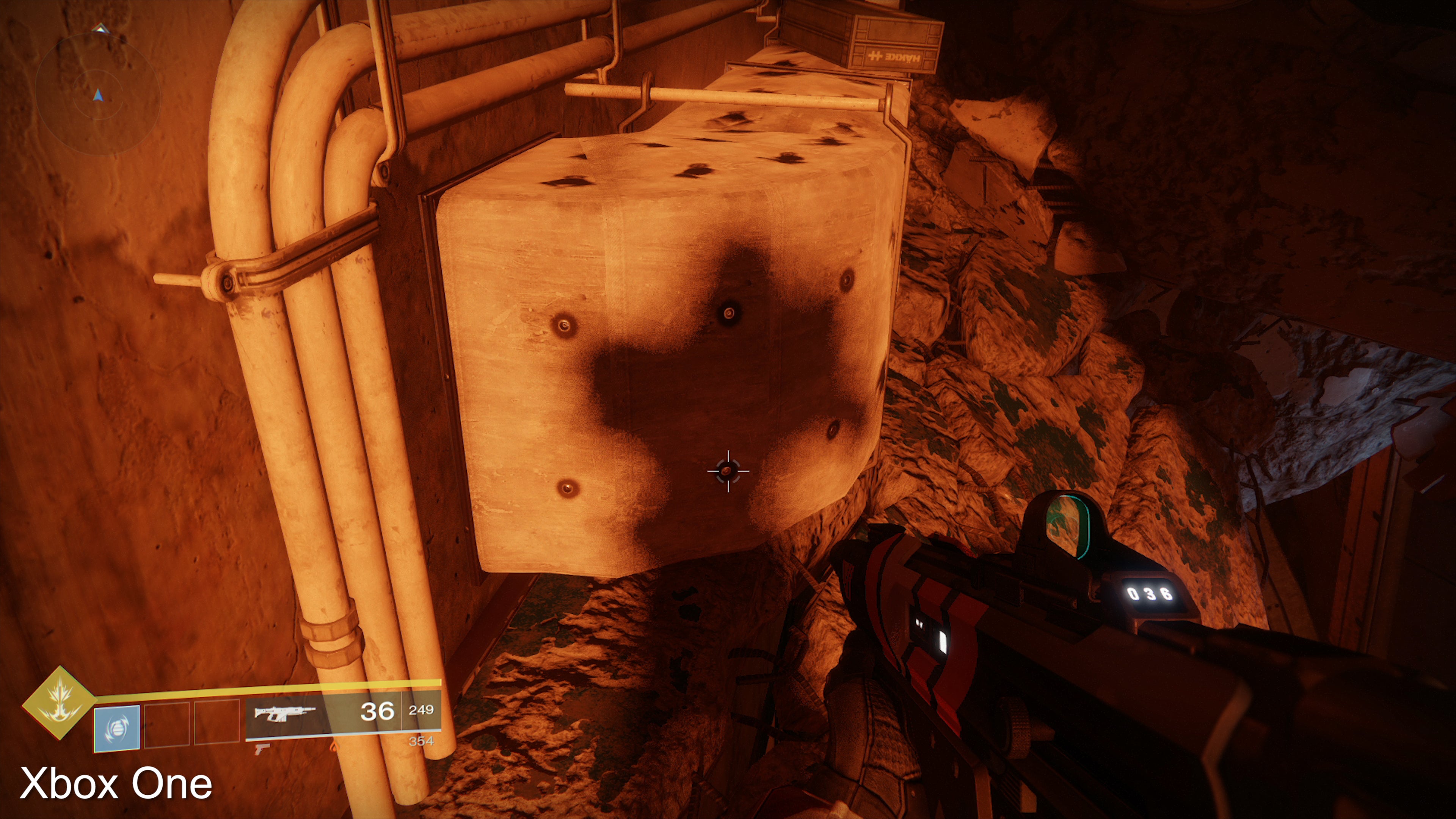
Task: Choose the equipped auto rifle weapon icon
Action: point(284,713)
